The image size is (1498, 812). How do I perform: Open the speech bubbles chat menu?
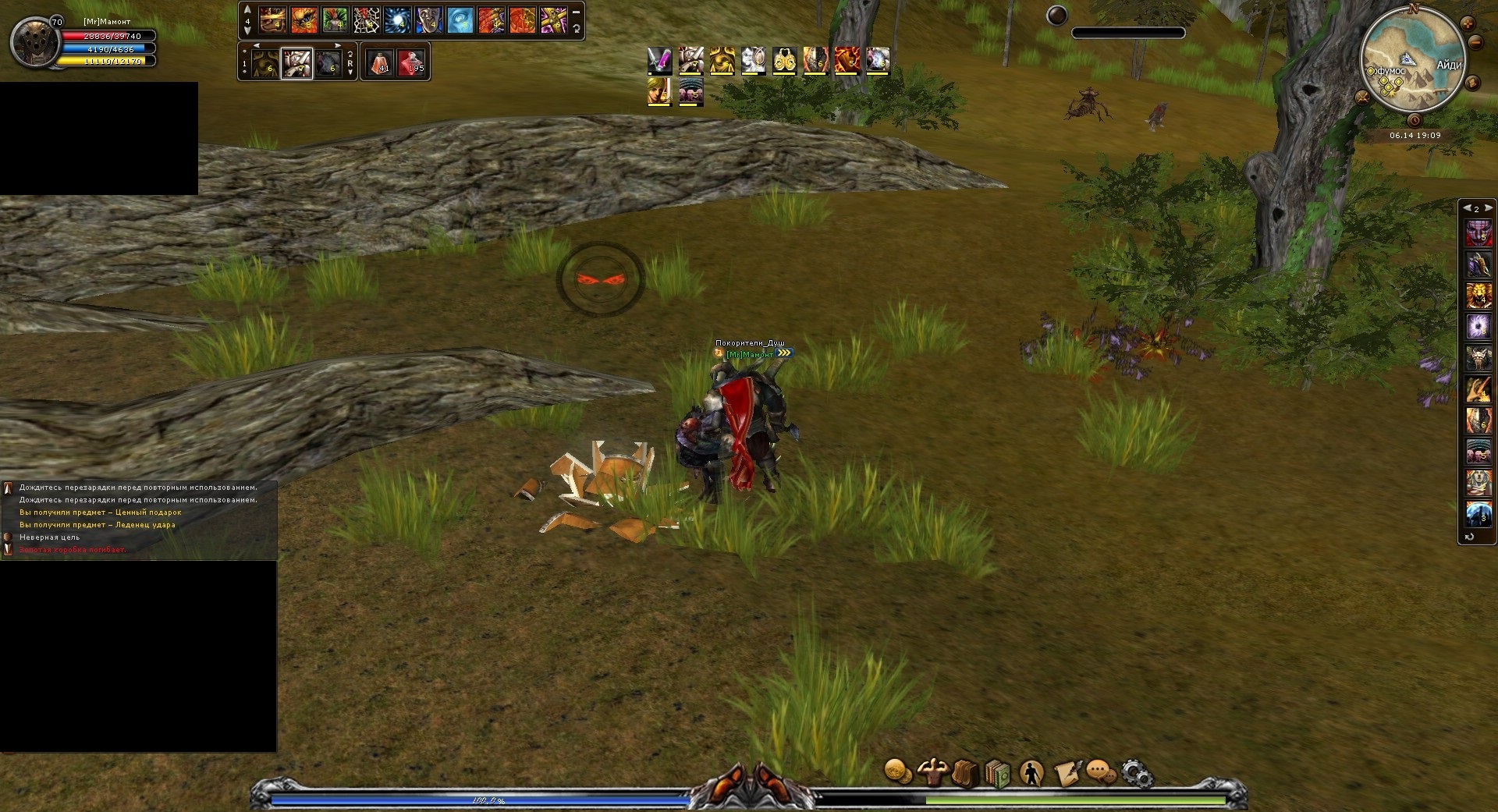1100,772
